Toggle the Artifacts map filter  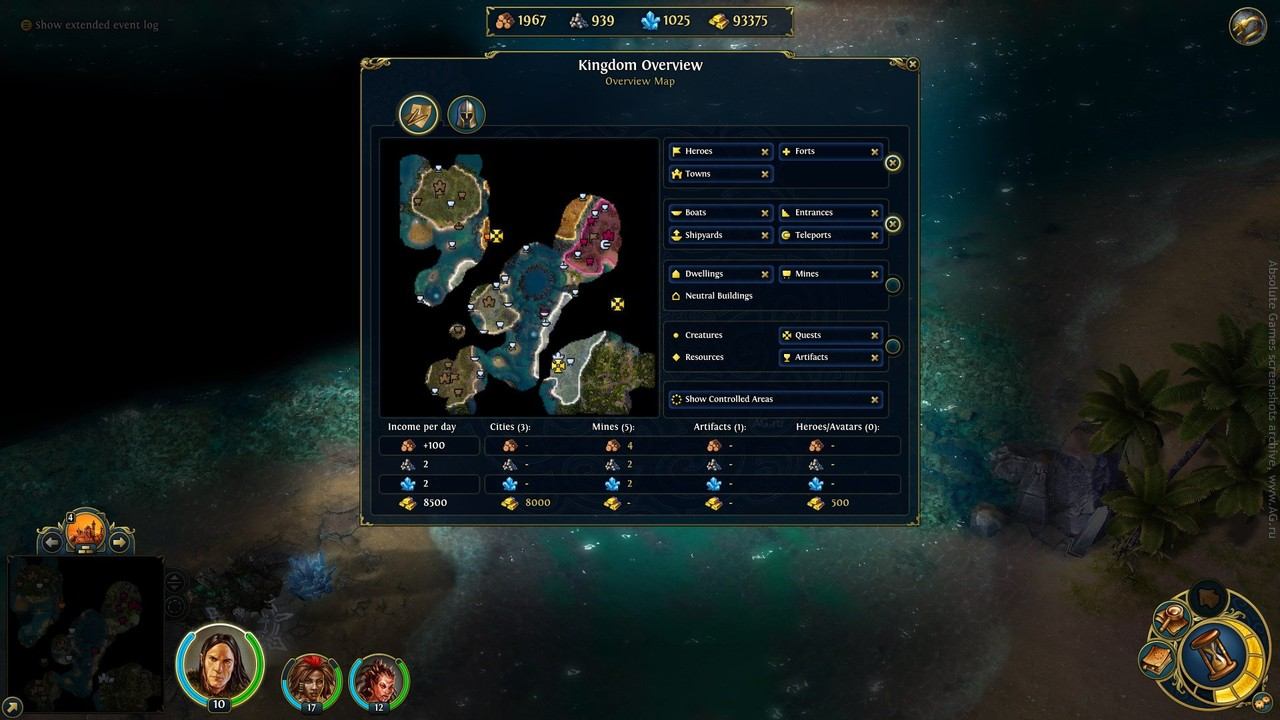(830, 357)
